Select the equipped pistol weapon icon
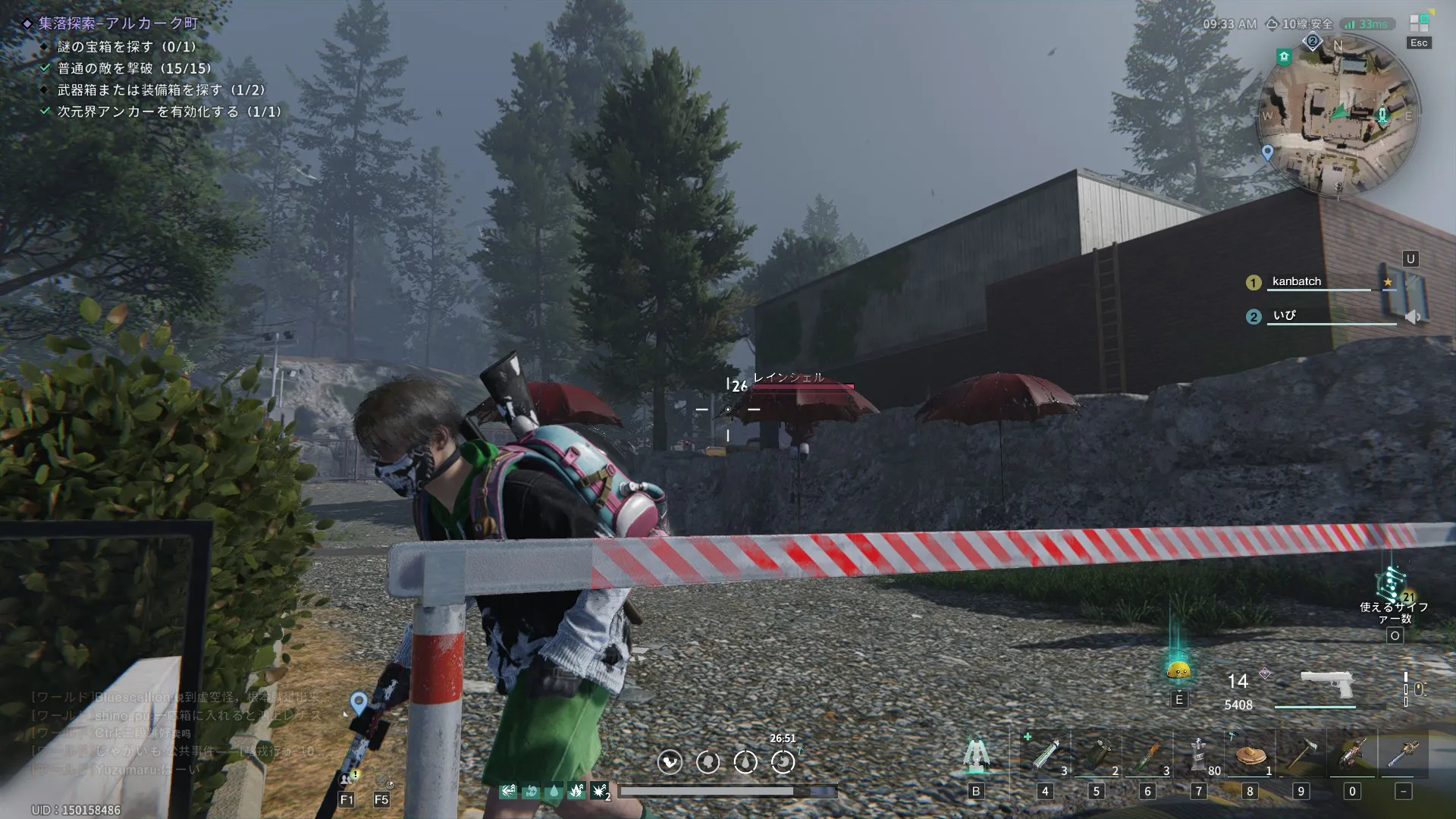 click(x=1326, y=684)
